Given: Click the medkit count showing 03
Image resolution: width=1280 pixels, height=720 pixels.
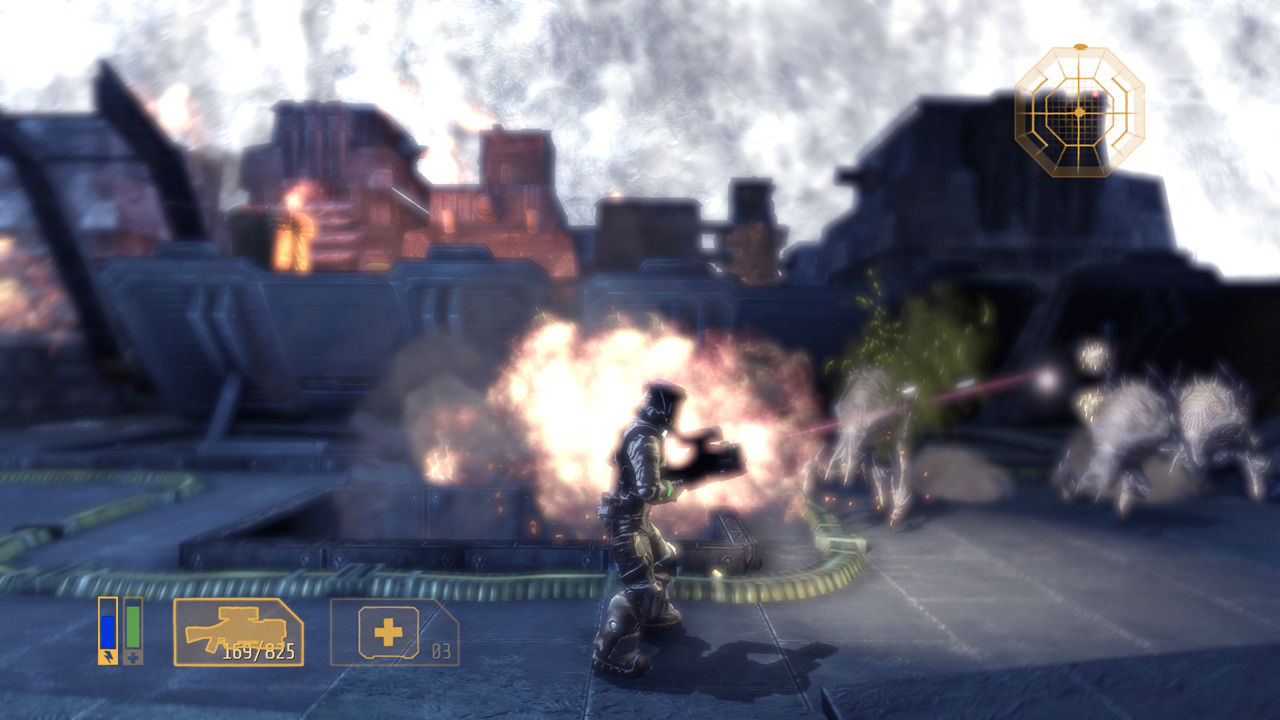Looking at the screenshot, I should (443, 649).
